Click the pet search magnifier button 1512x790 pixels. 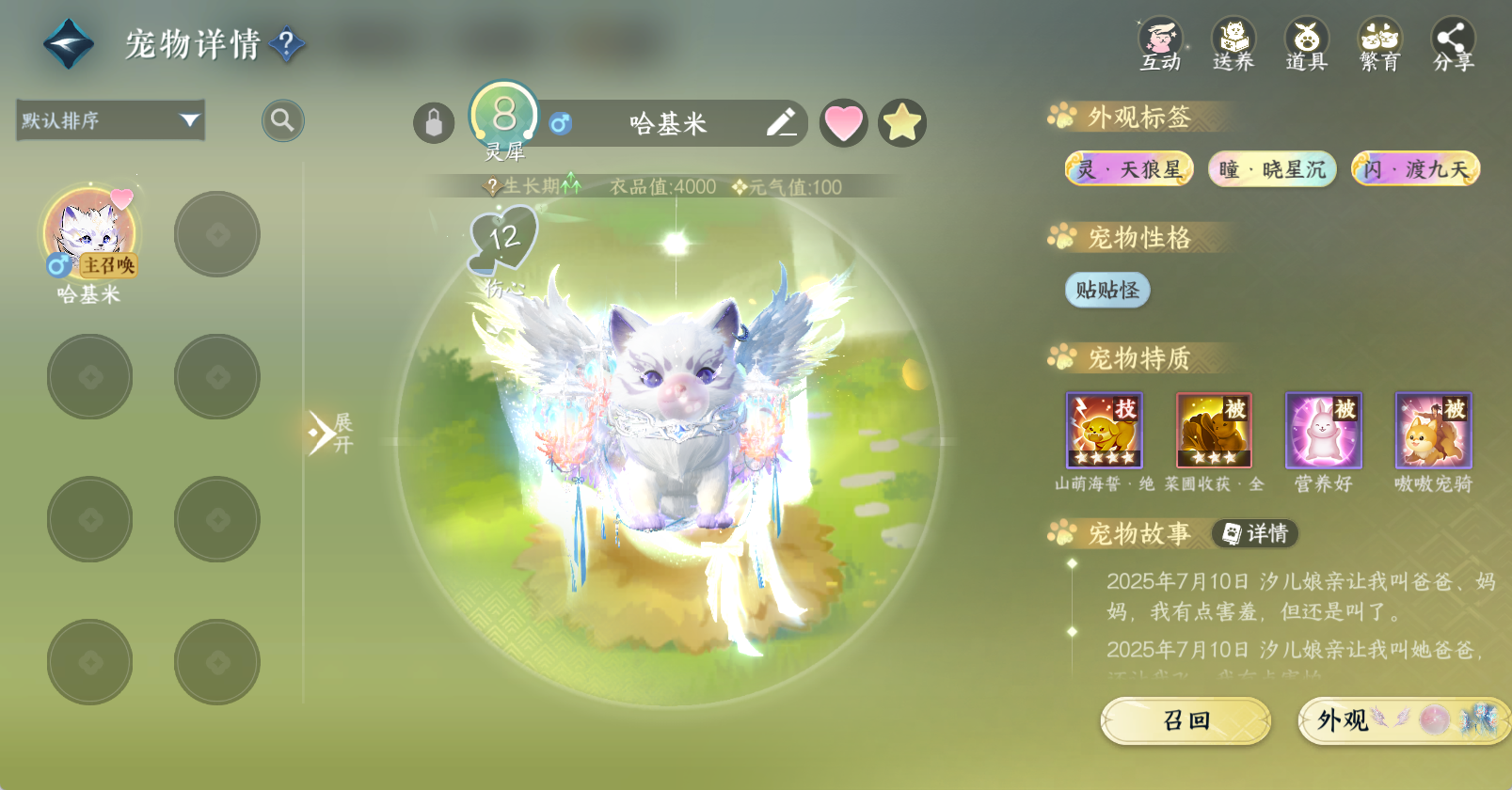pyautogui.click(x=282, y=120)
